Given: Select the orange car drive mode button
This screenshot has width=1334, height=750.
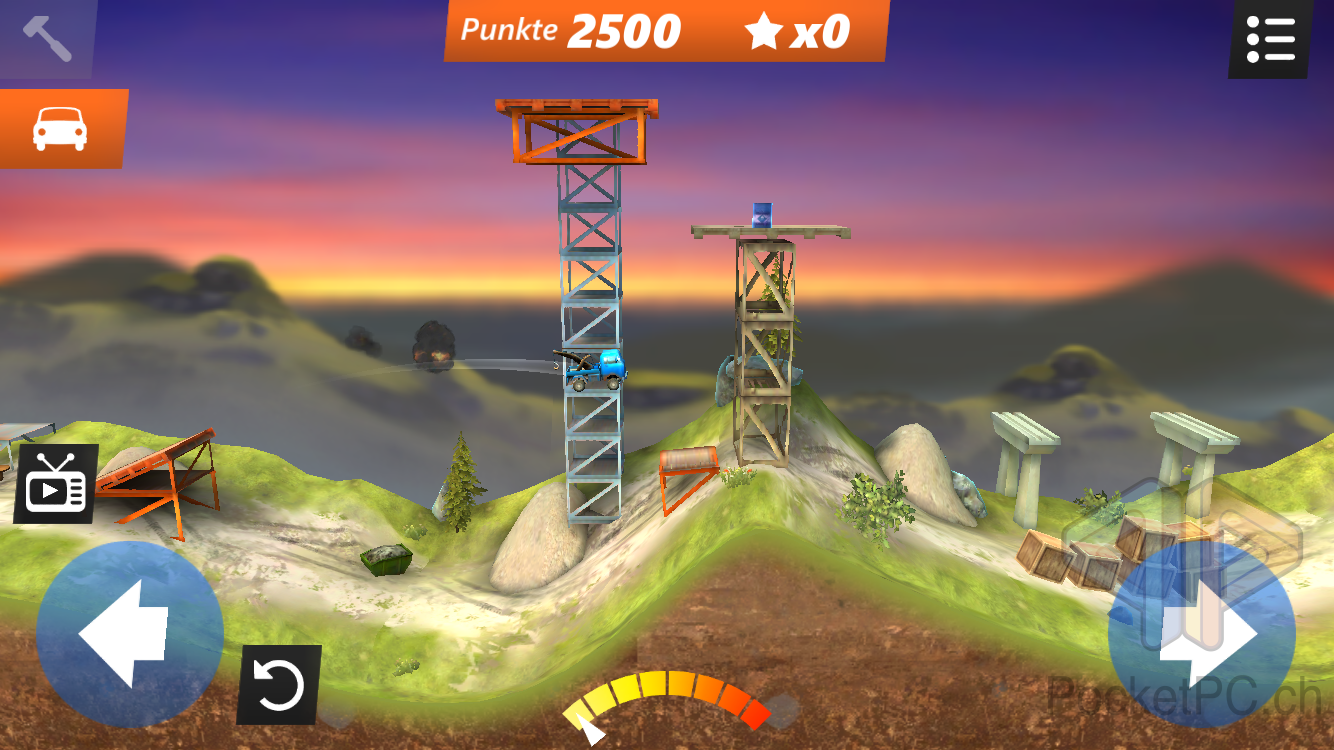Looking at the screenshot, I should 61,129.
